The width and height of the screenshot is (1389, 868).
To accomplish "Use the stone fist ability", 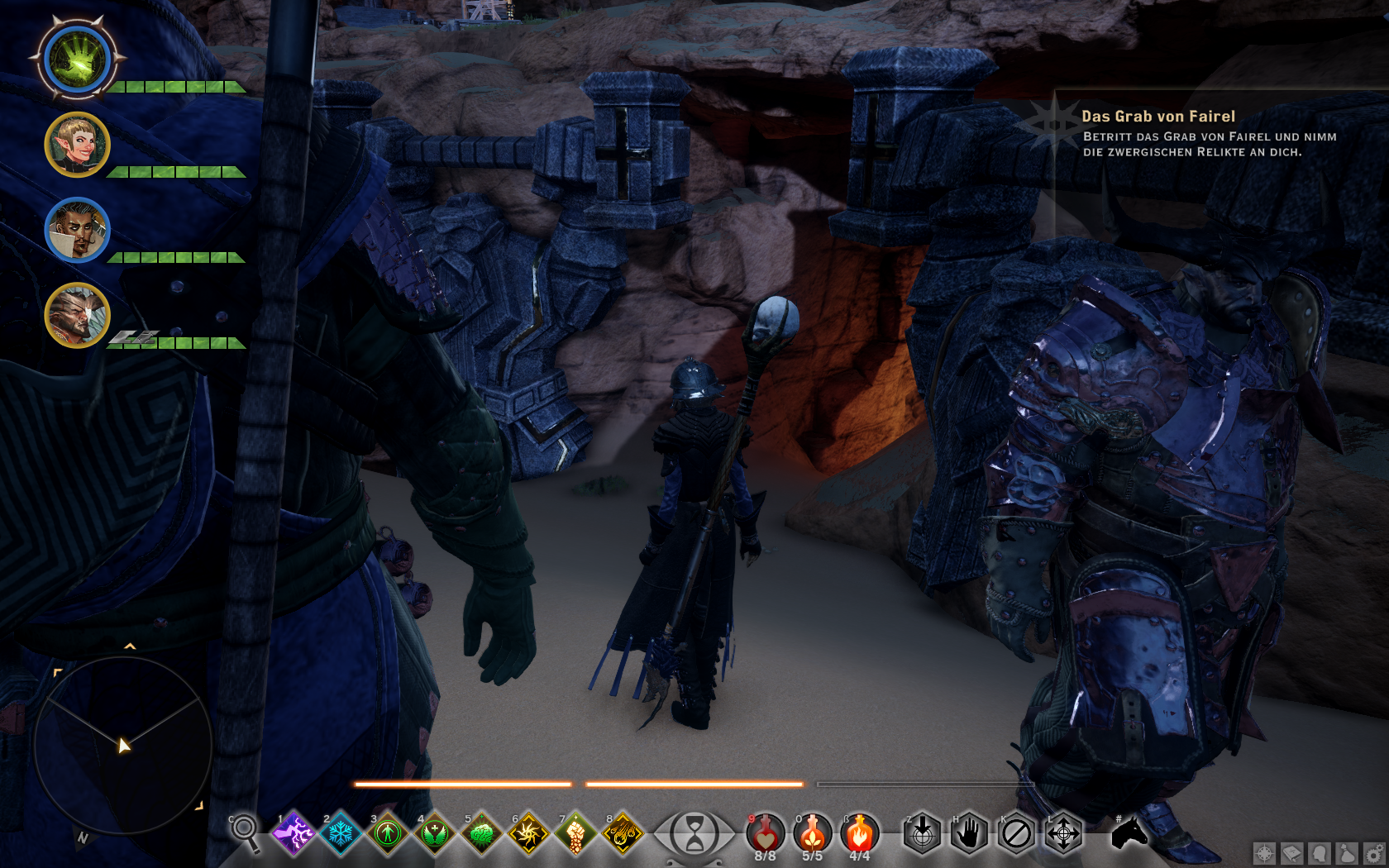I will click(576, 833).
